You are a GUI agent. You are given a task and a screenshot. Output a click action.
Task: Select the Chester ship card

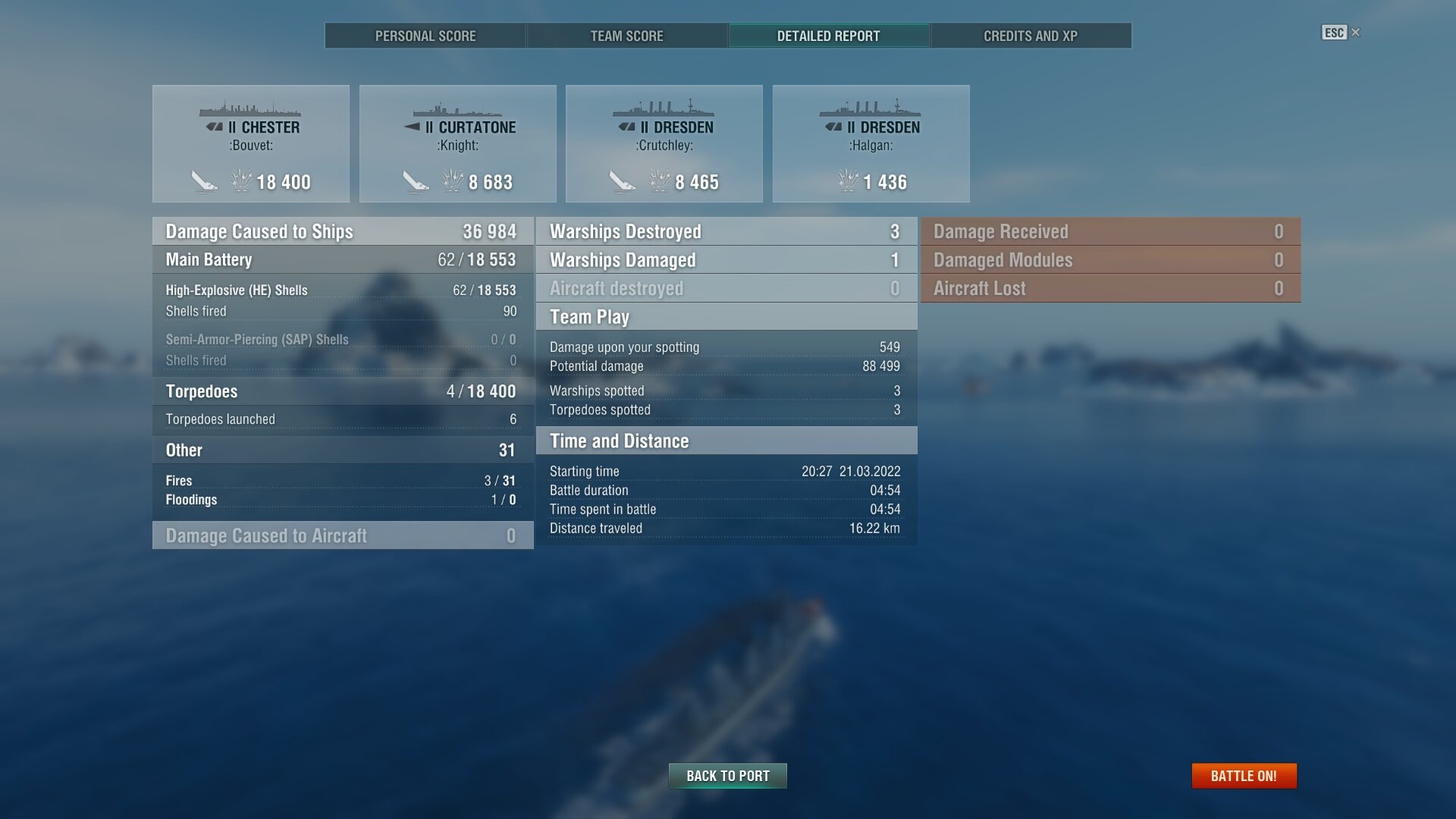click(x=251, y=144)
